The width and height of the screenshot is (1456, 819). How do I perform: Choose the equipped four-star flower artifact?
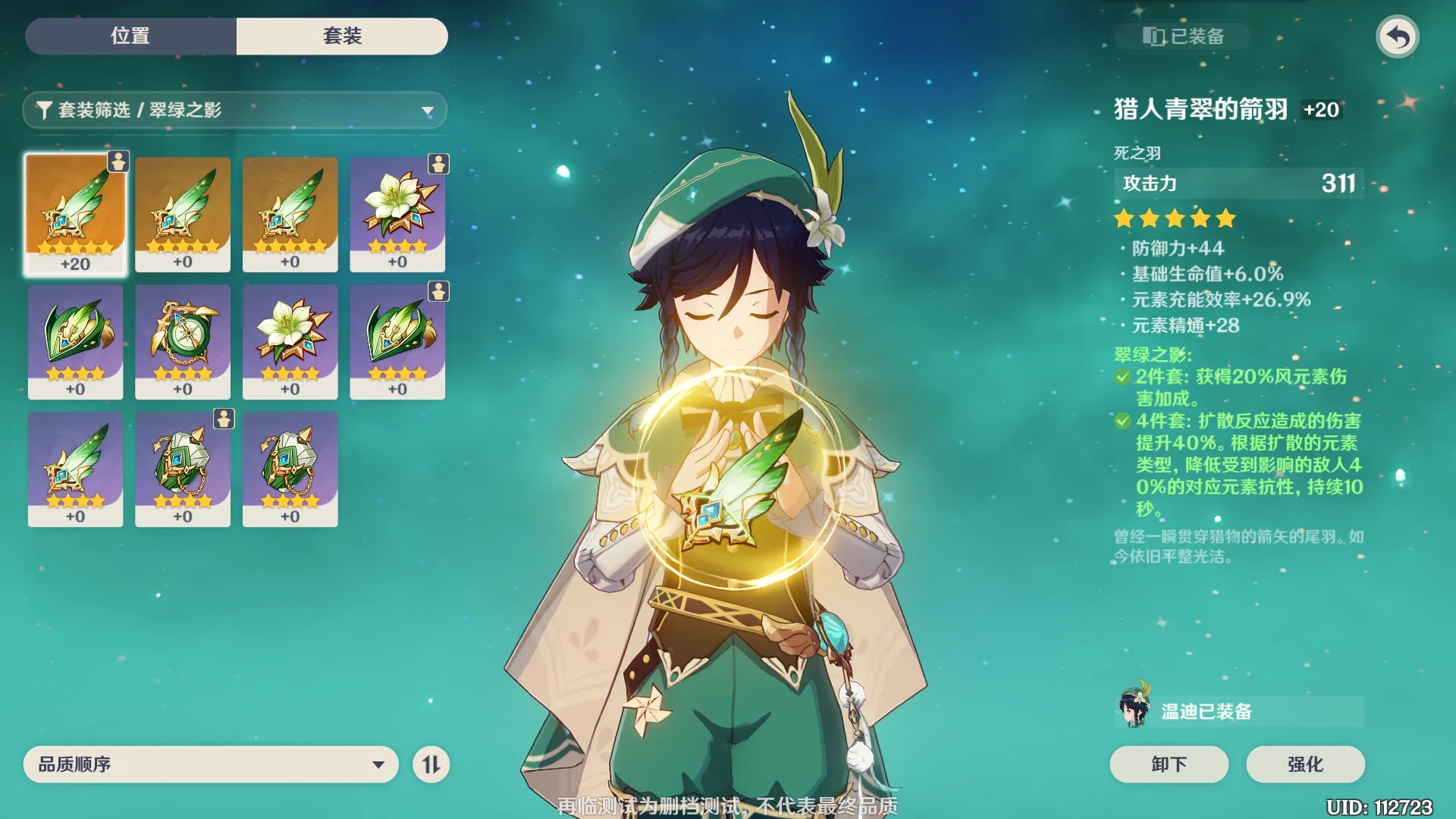coord(397,214)
